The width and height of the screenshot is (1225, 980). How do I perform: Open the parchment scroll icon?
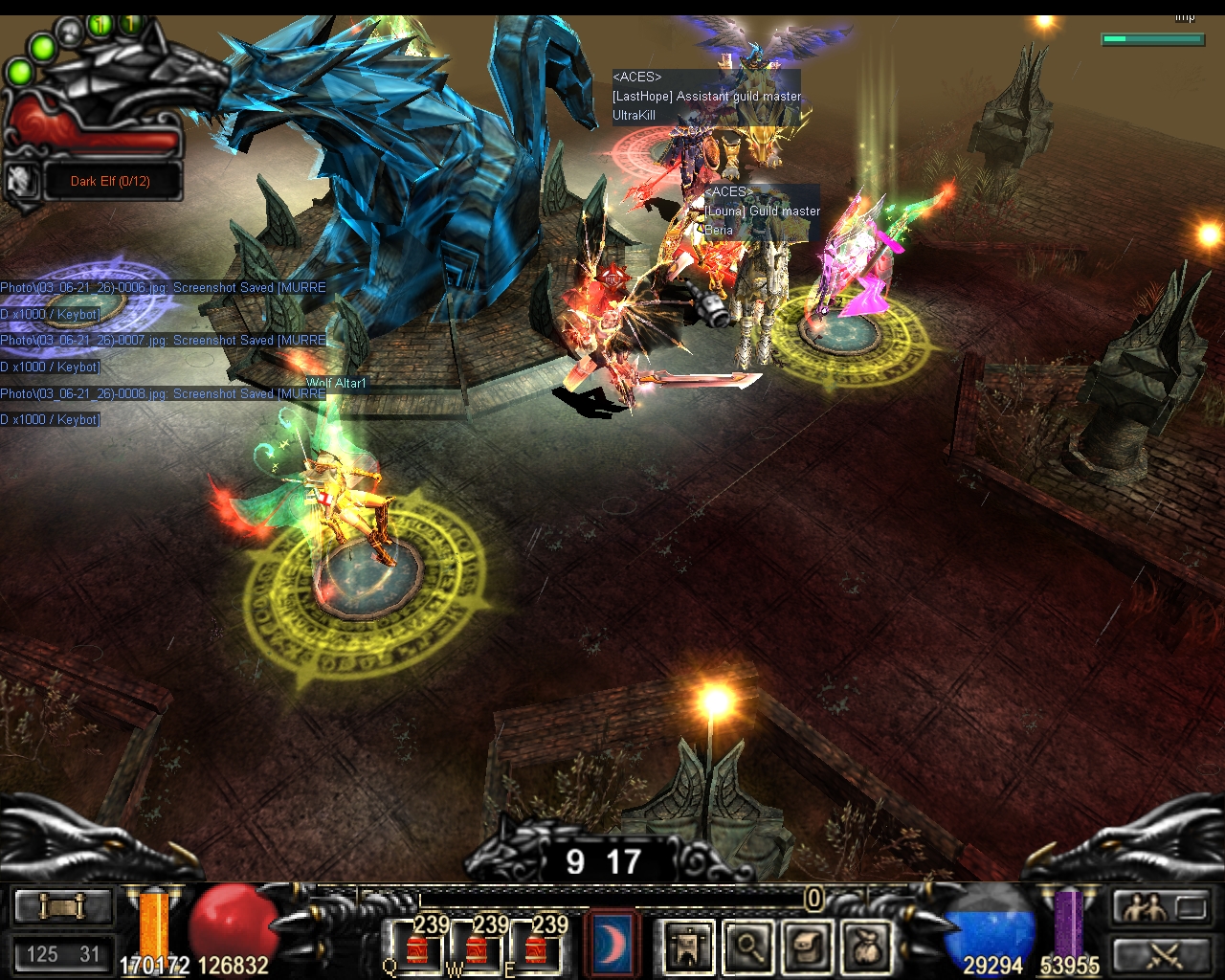[807, 946]
